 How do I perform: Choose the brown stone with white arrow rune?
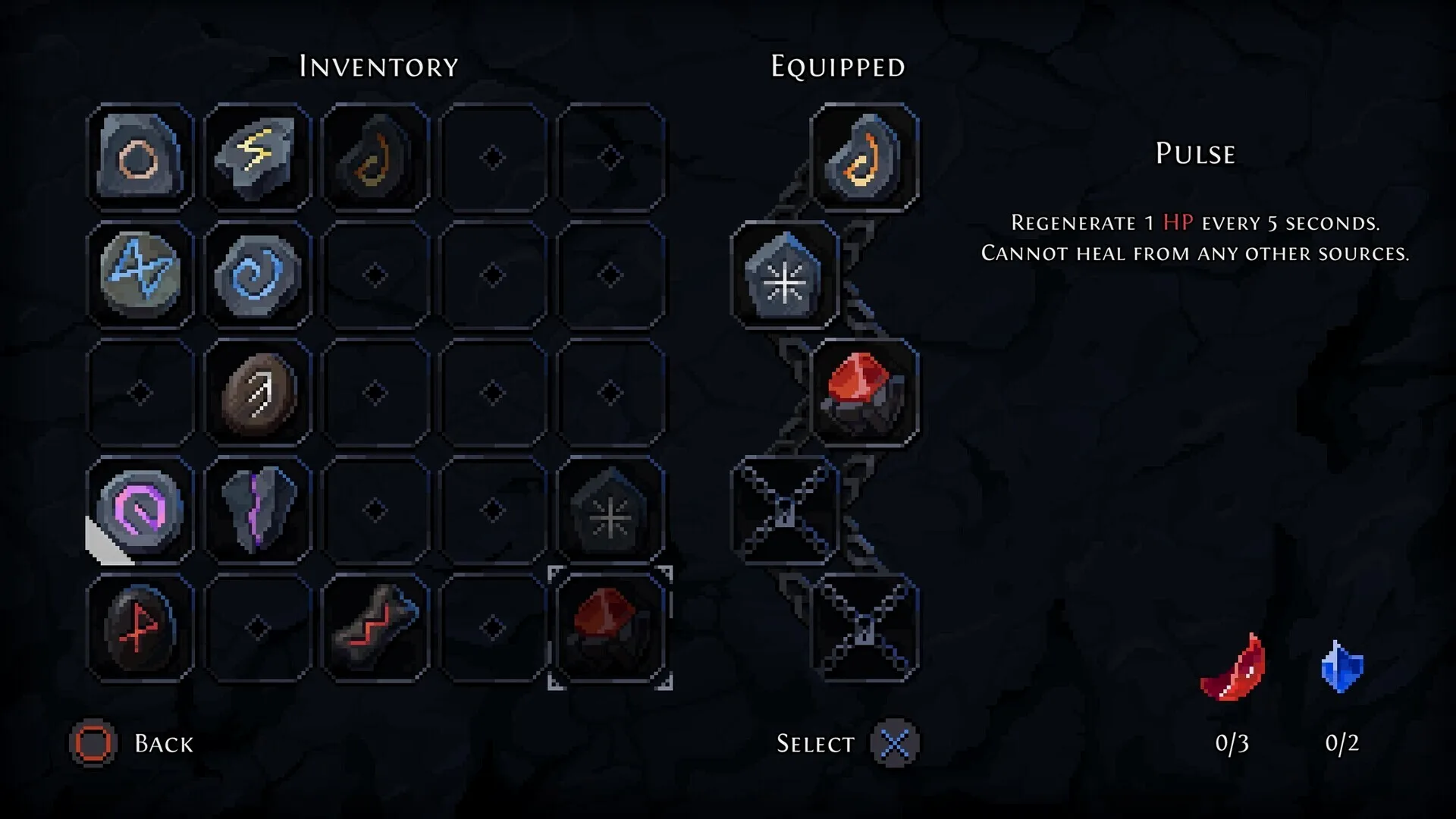click(x=258, y=393)
